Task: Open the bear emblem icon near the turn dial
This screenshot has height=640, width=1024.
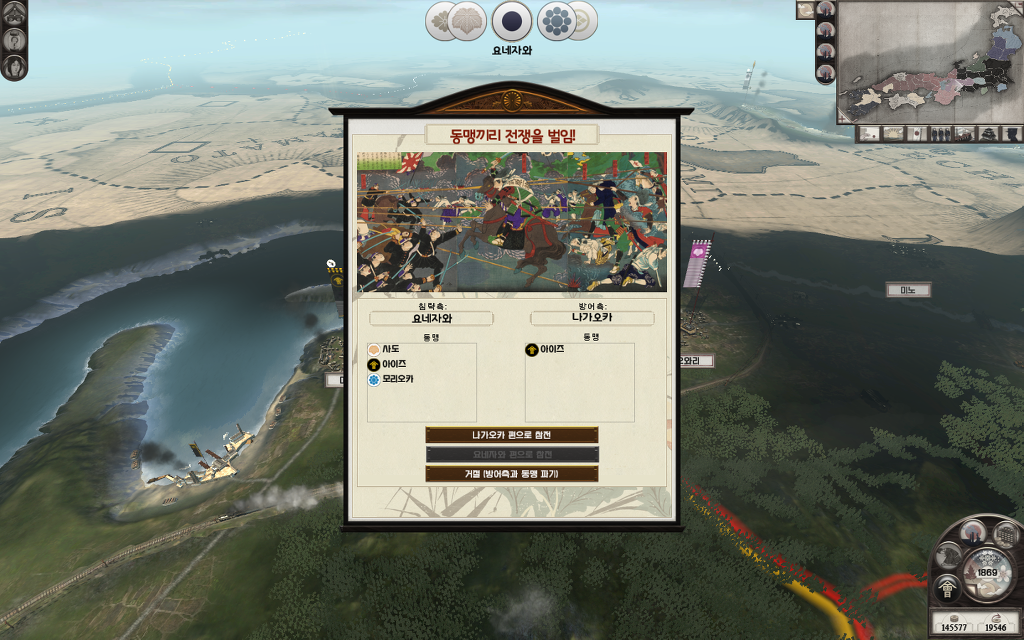Action: click(949, 557)
